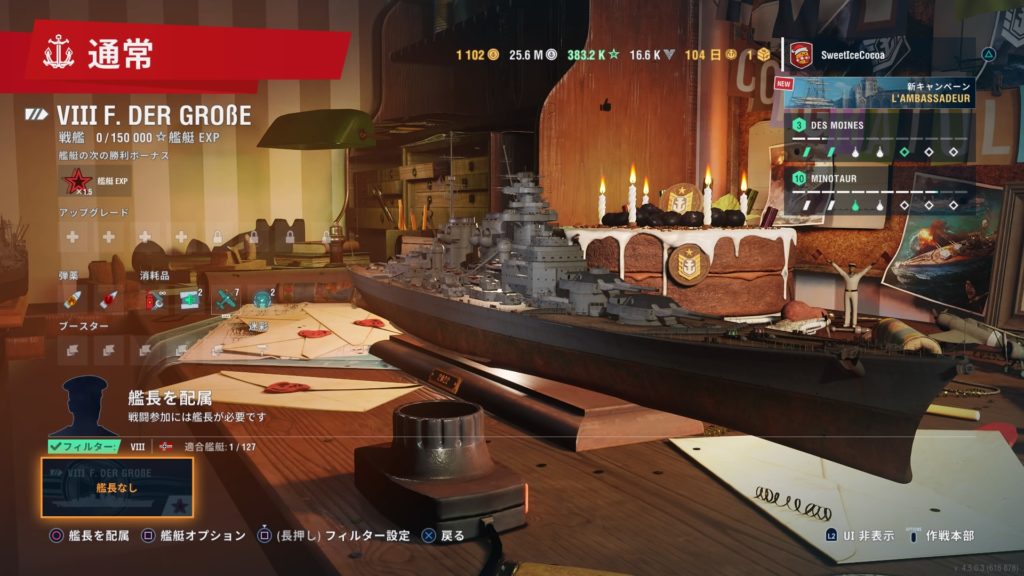View the Minotaur progress tracker
1024x576 pixels.
[x=878, y=192]
